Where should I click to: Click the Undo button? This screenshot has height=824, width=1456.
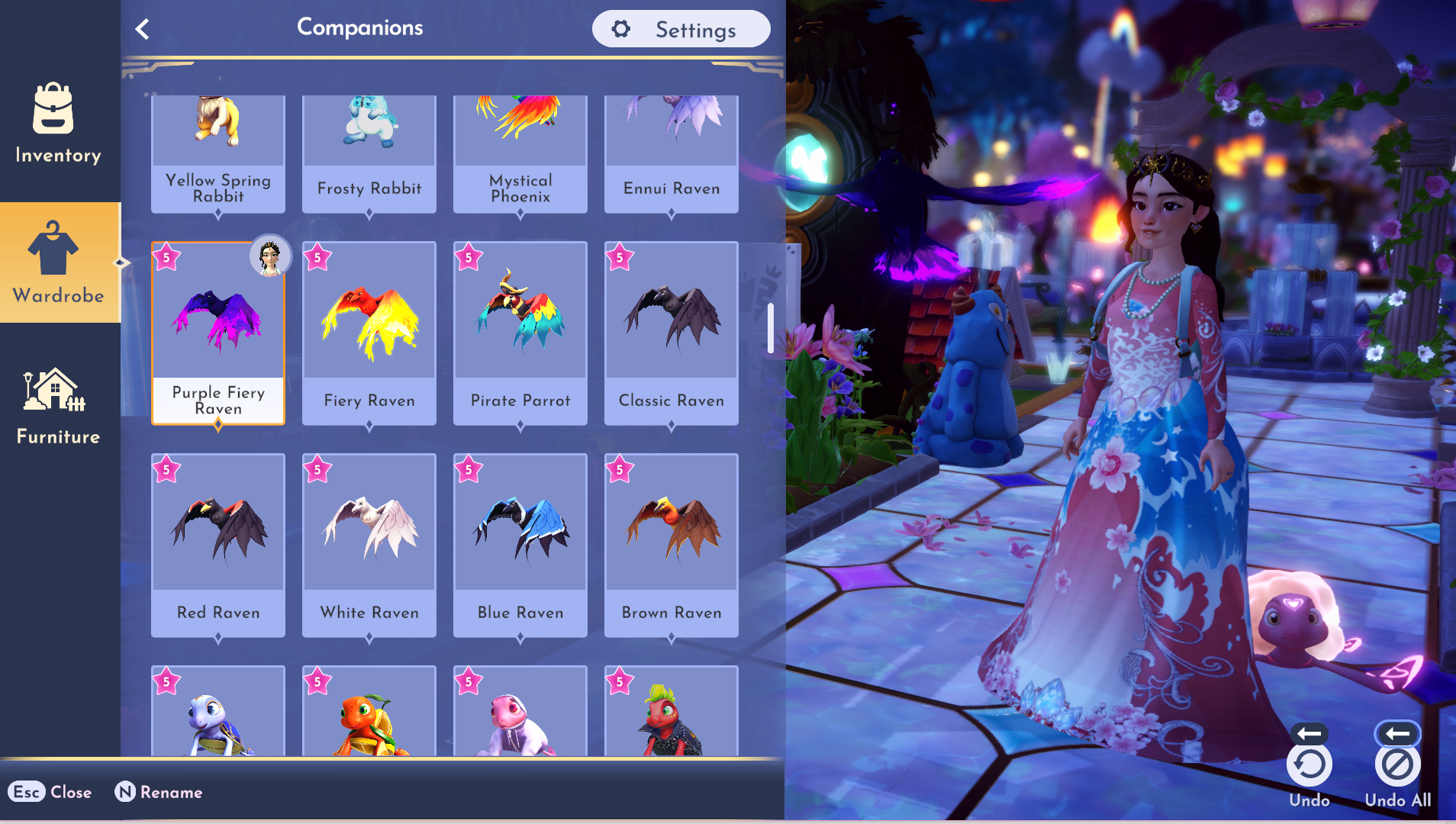[x=1309, y=764]
